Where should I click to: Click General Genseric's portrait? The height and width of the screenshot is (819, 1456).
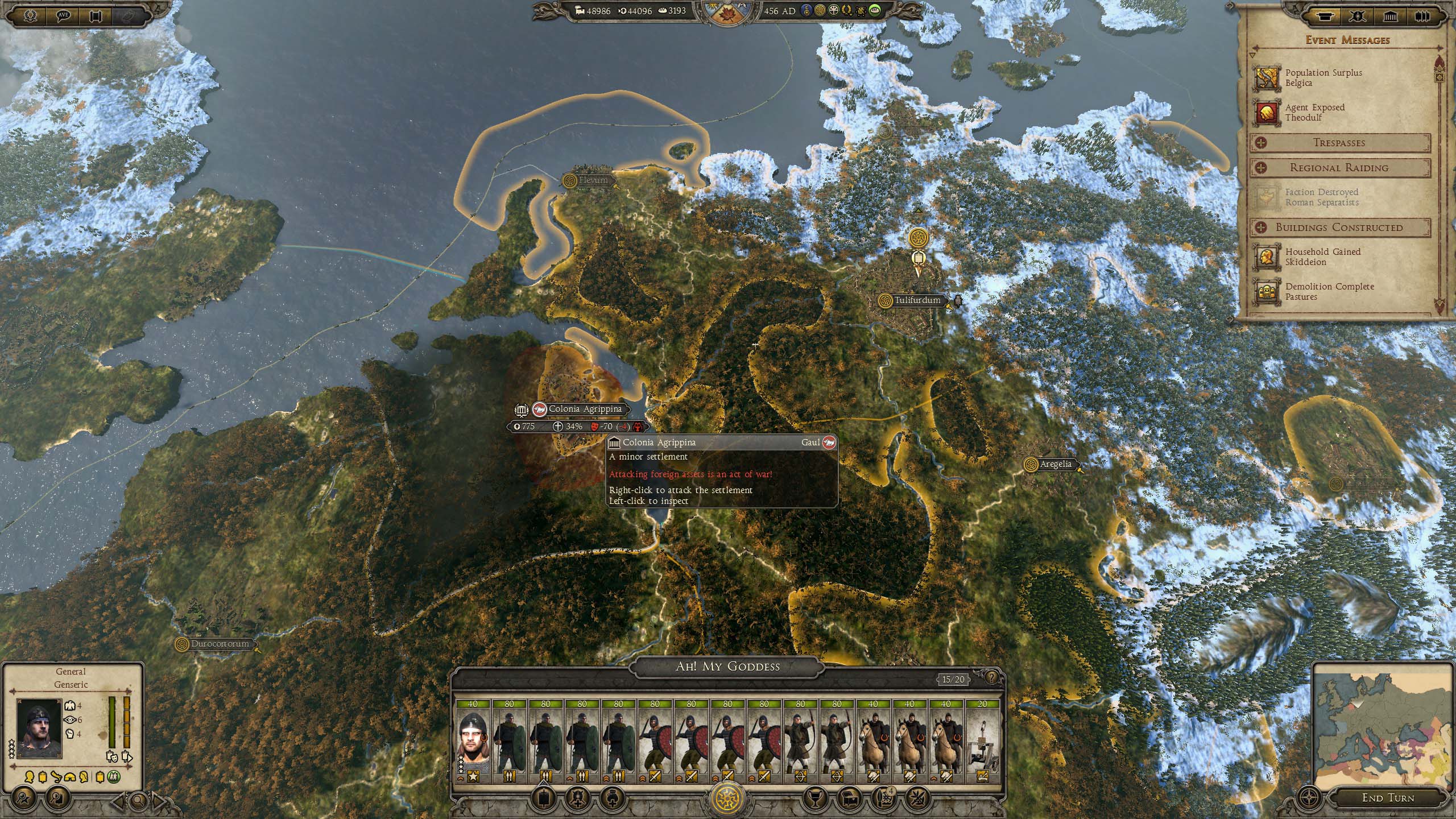point(39,728)
